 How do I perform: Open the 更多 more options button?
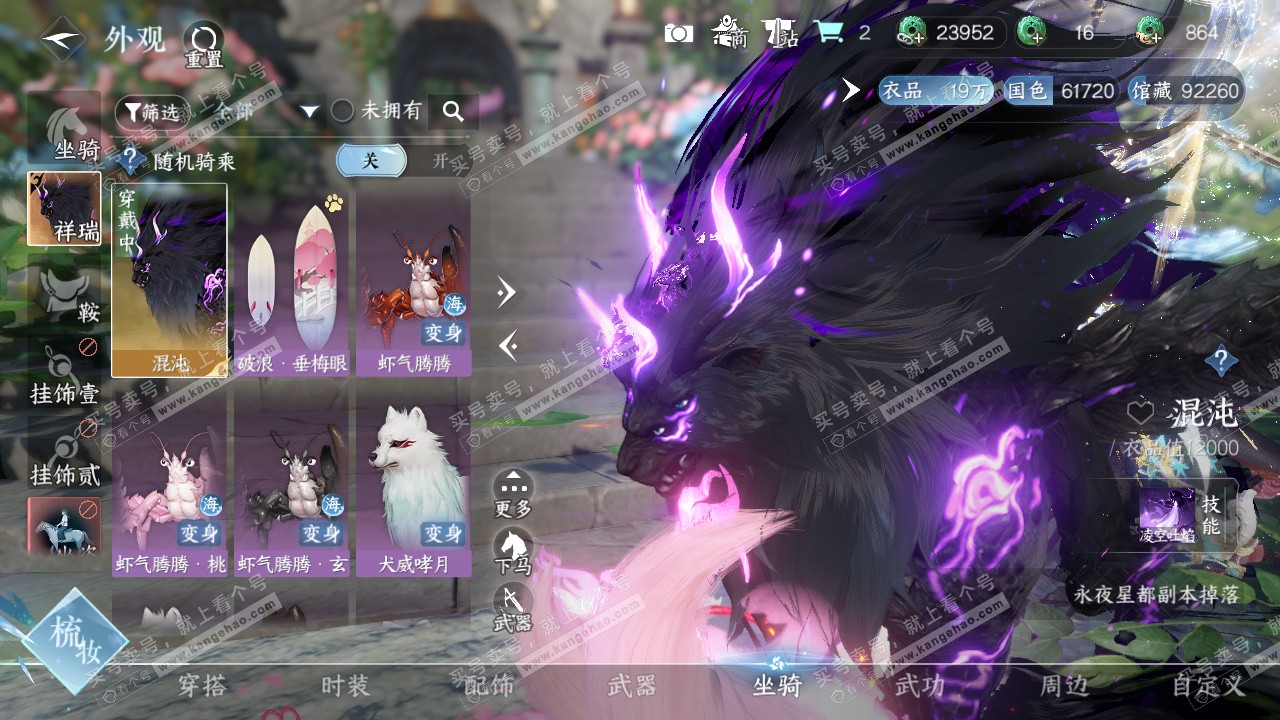click(513, 494)
